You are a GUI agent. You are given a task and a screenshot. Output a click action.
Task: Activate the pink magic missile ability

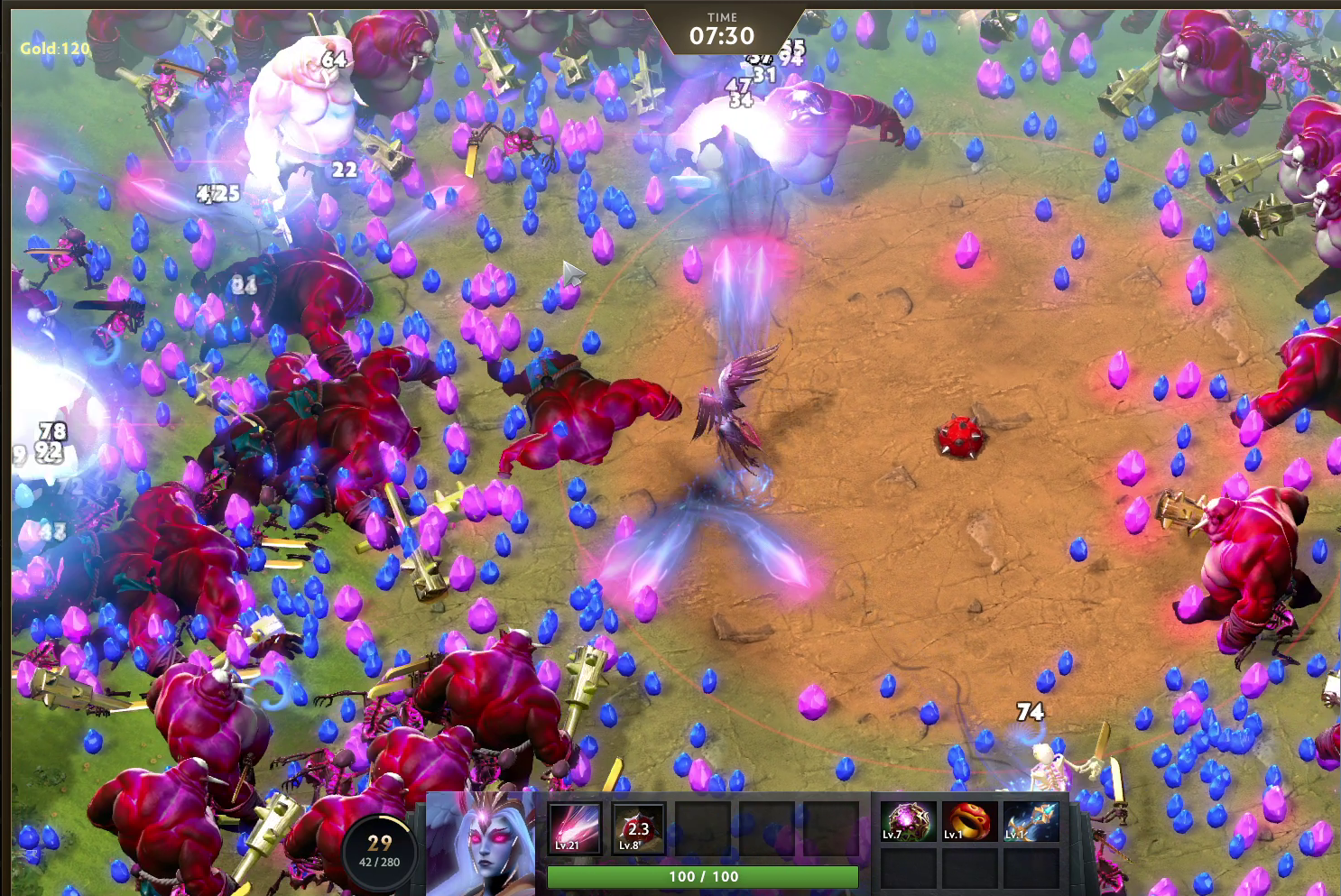click(575, 828)
